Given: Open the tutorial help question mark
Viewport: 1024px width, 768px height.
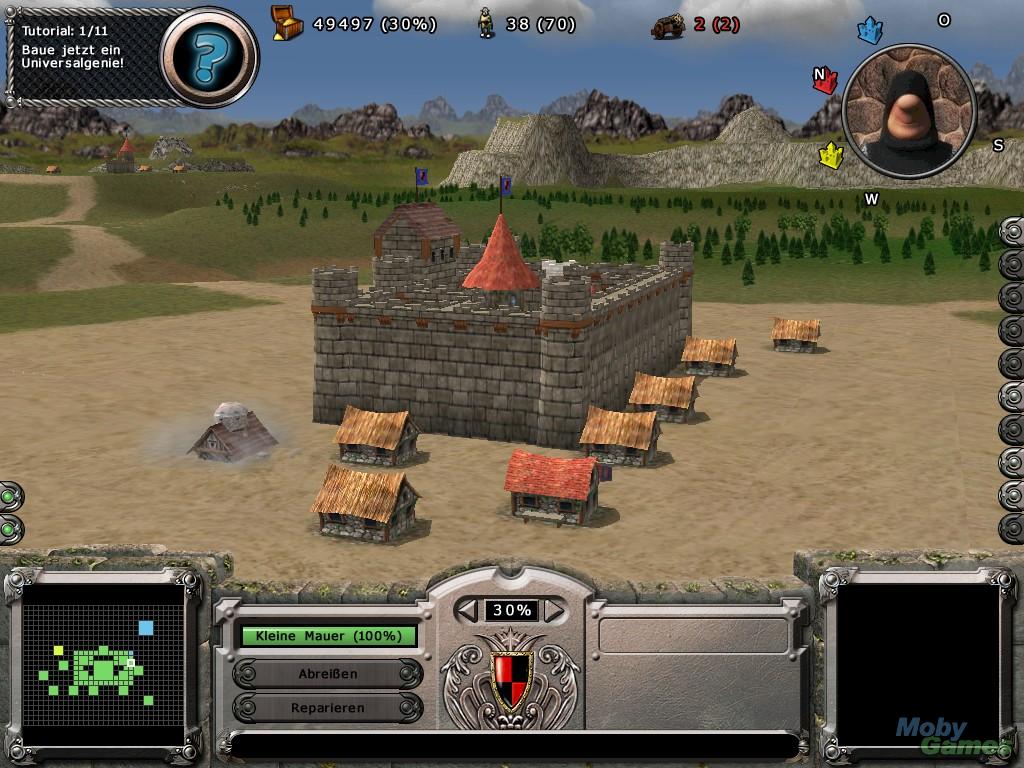Looking at the screenshot, I should click(208, 56).
